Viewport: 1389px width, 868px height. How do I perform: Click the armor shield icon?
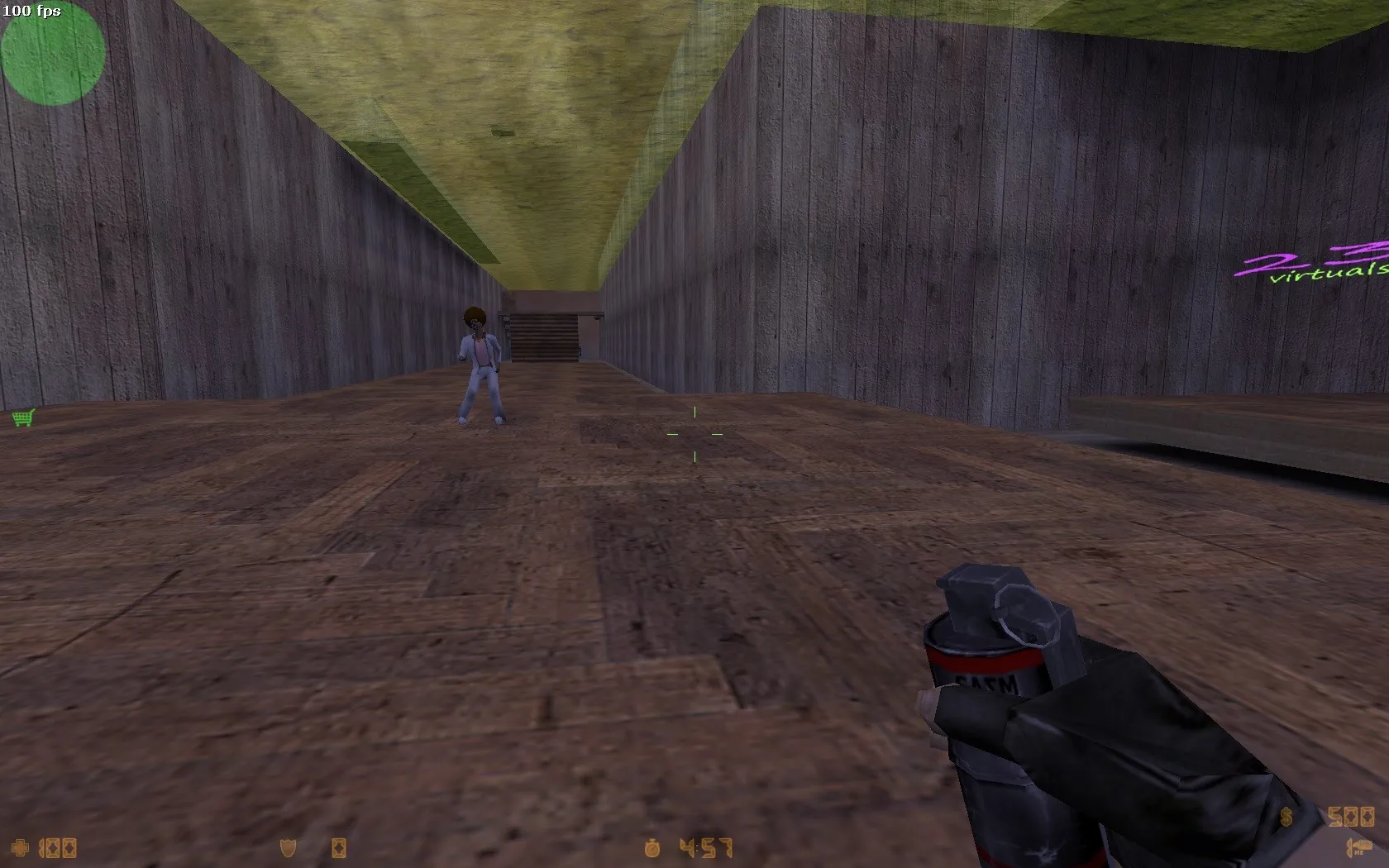285,848
